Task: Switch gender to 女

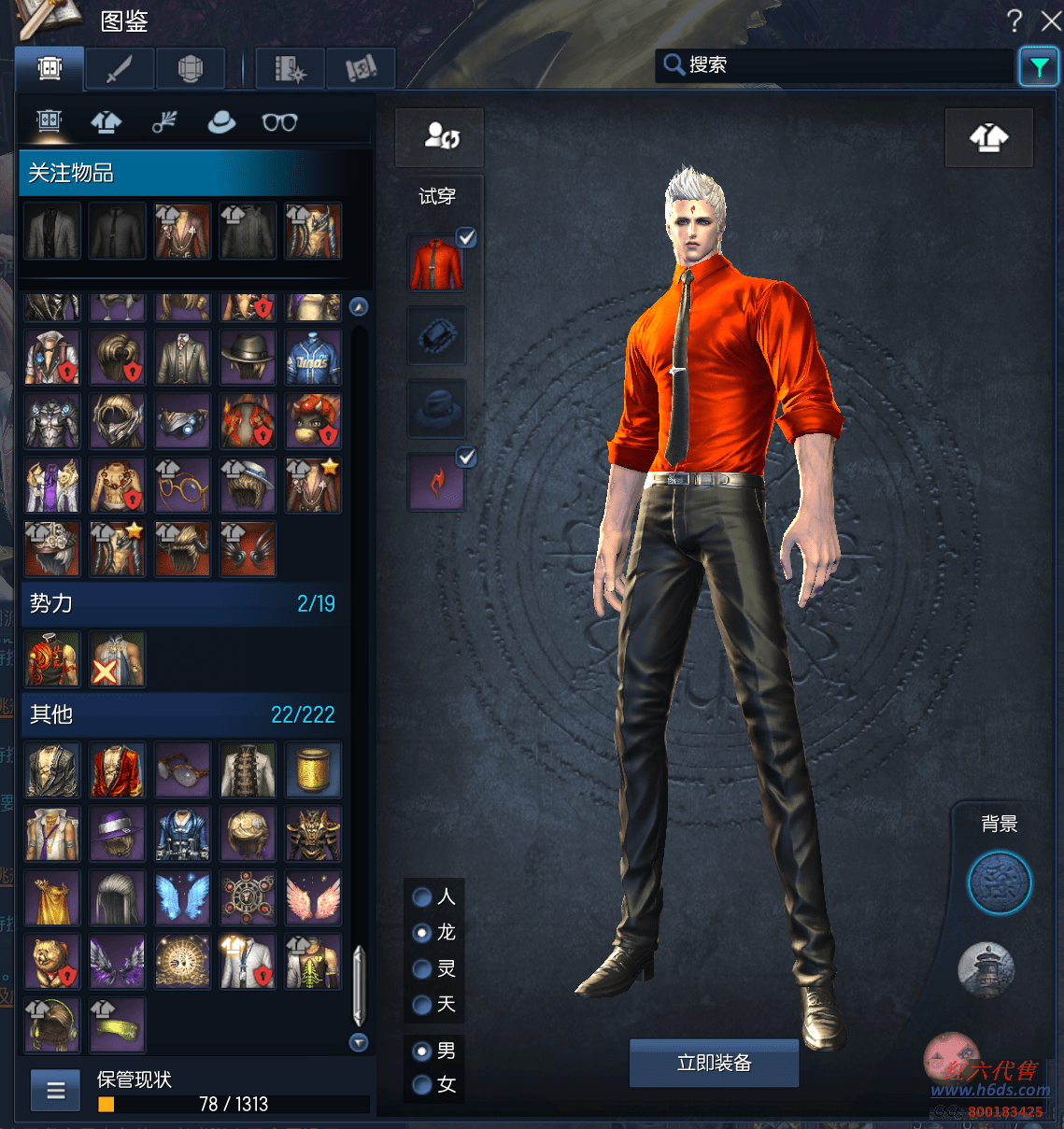Action: coord(422,1085)
